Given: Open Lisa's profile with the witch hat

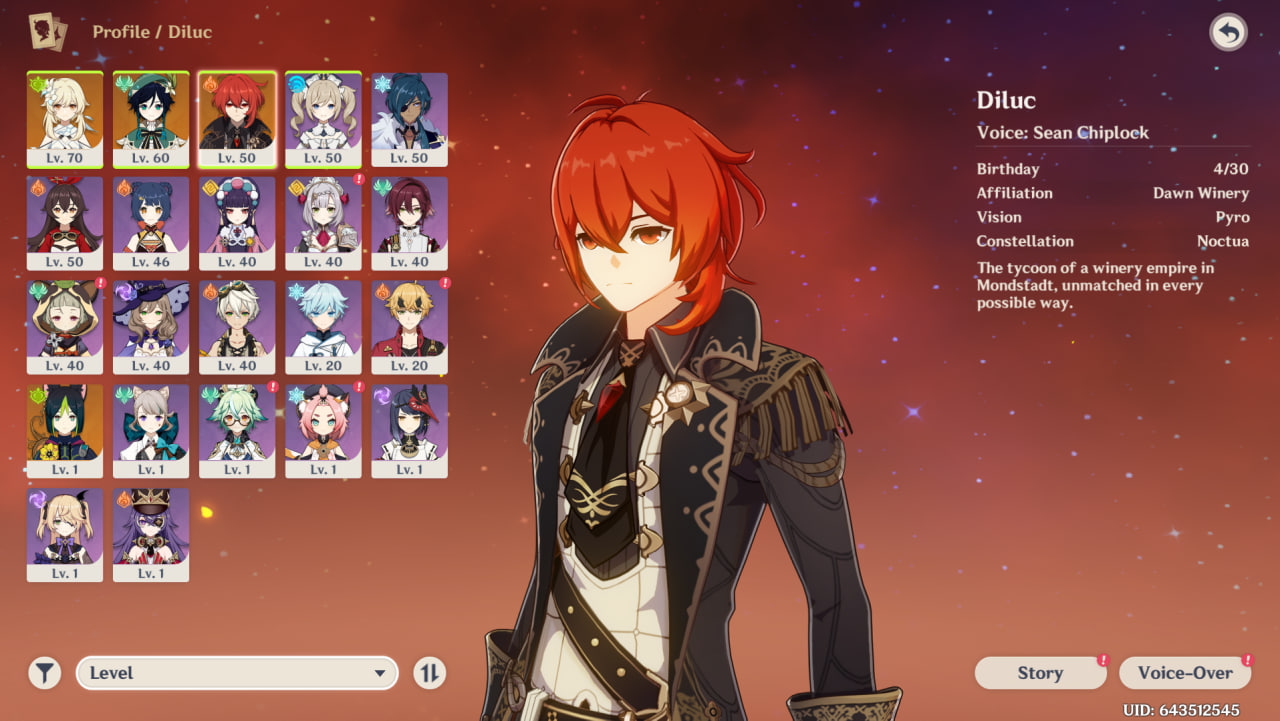Looking at the screenshot, I should point(151,326).
